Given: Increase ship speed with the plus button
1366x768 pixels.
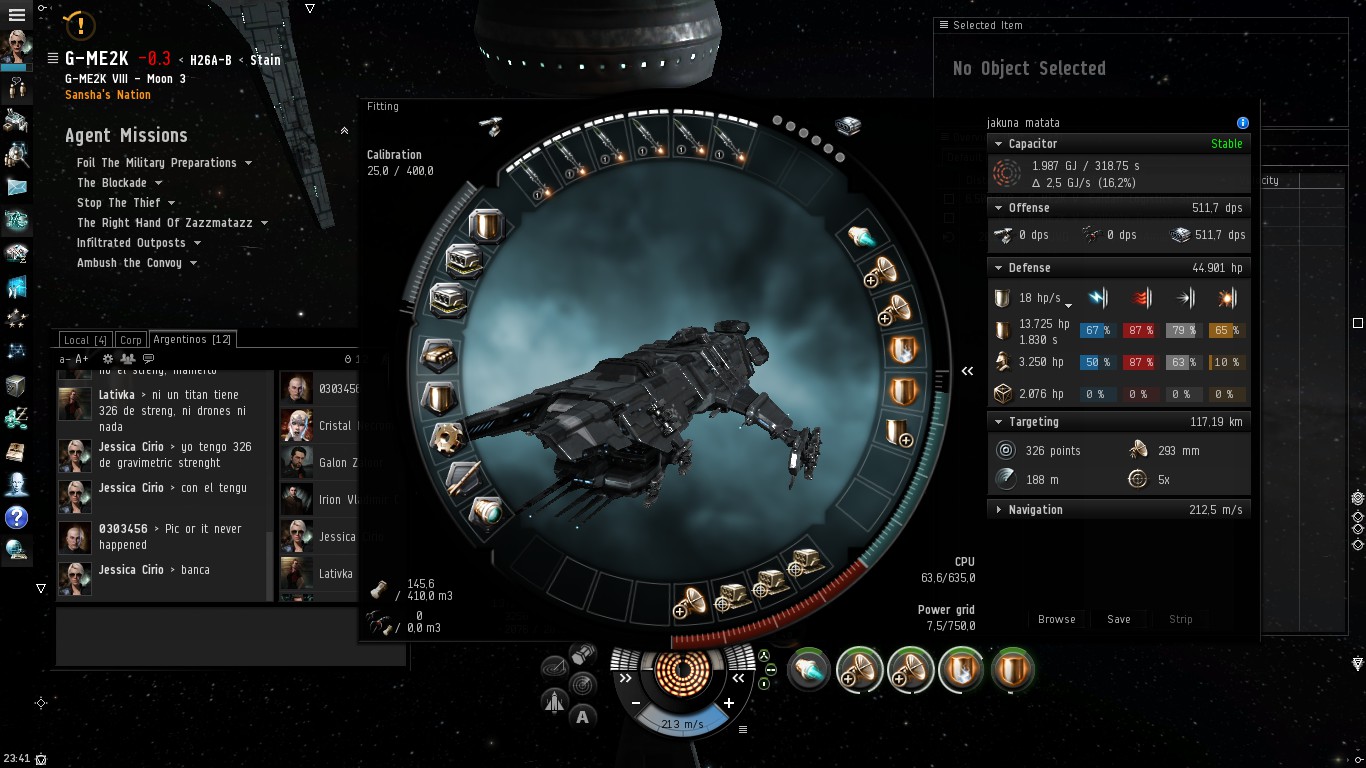Looking at the screenshot, I should pos(729,704).
